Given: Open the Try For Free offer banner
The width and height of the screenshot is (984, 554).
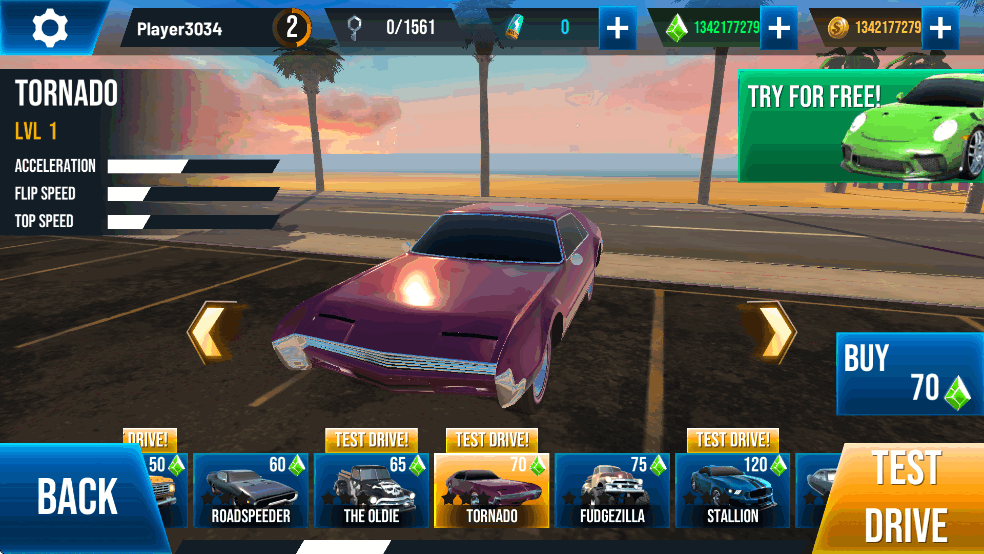Looking at the screenshot, I should point(860,126).
